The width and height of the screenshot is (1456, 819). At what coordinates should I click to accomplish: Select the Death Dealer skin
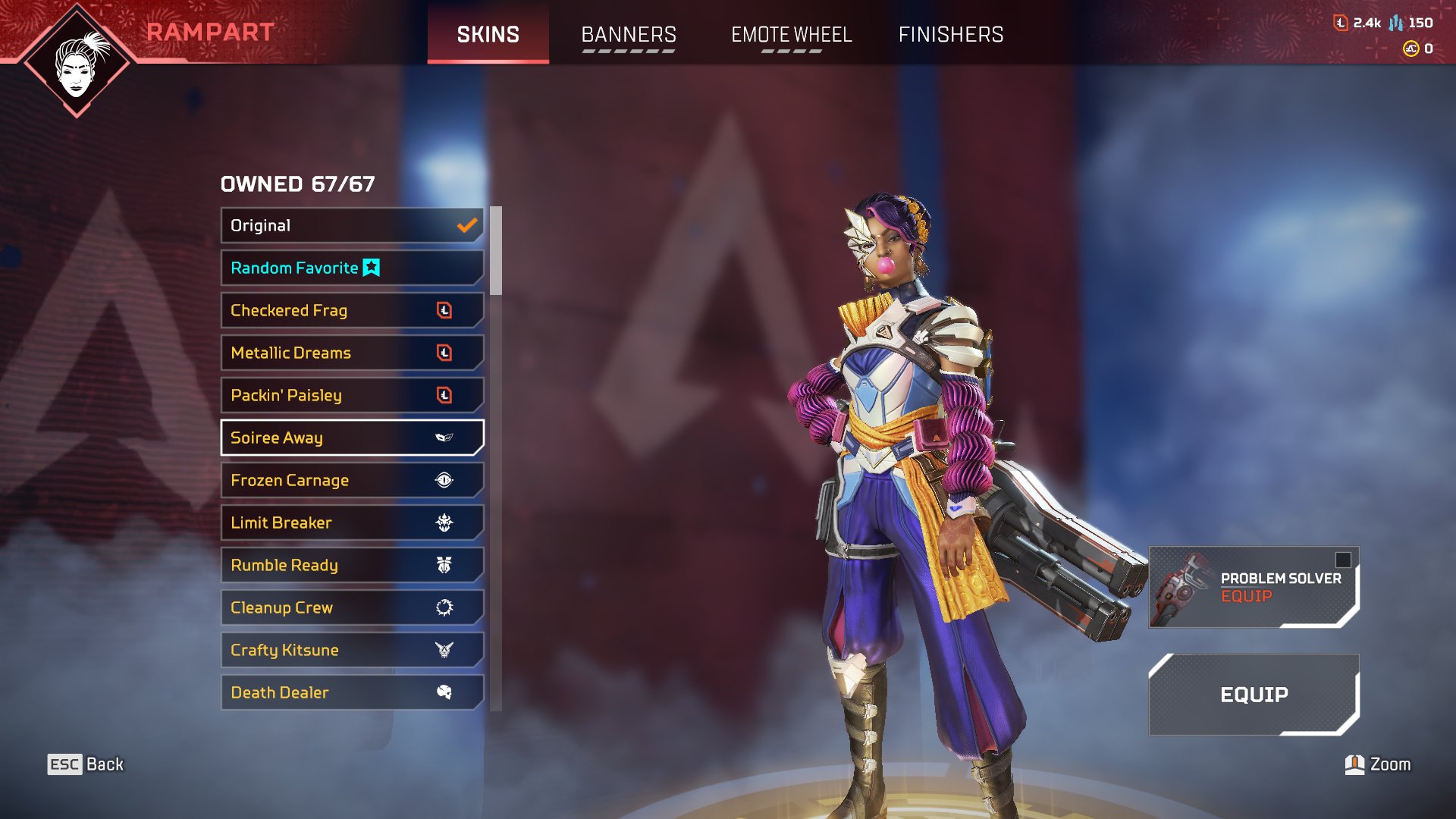pyautogui.click(x=352, y=692)
